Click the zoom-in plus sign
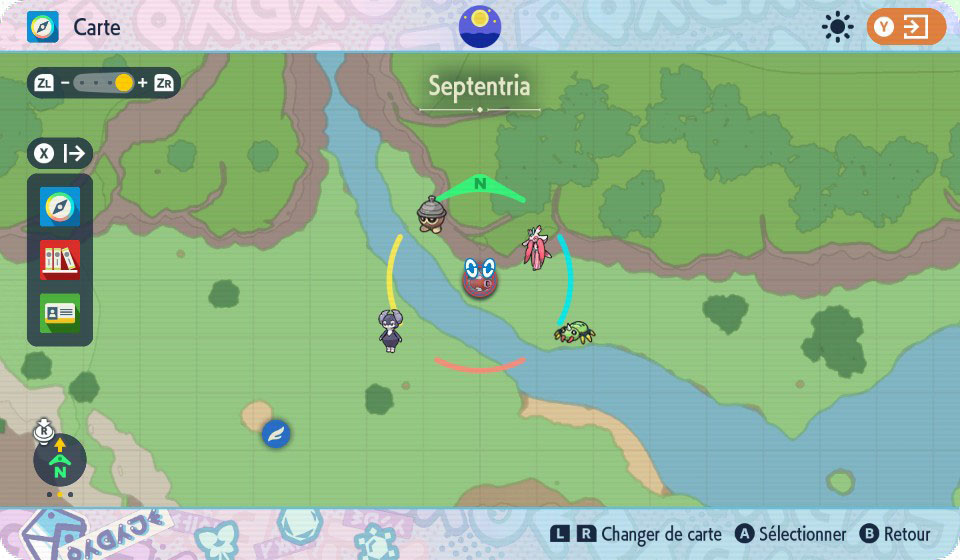The width and height of the screenshot is (960, 560). pyautogui.click(x=142, y=83)
